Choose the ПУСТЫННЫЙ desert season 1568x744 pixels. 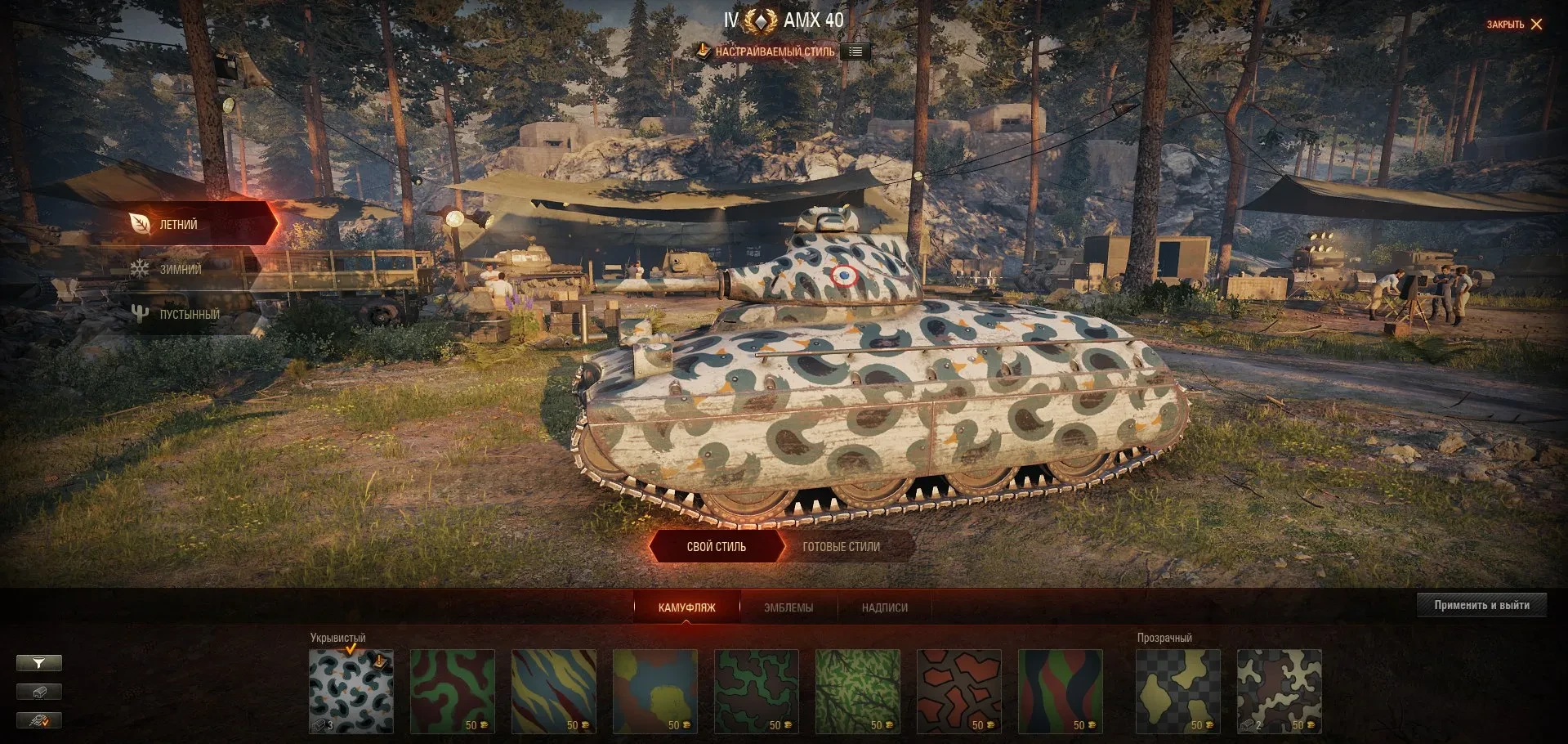click(189, 314)
